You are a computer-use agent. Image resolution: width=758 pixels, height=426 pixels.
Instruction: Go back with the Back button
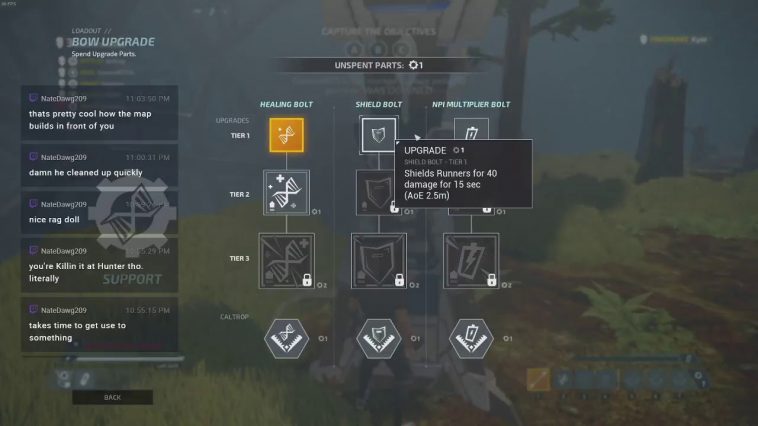112,397
